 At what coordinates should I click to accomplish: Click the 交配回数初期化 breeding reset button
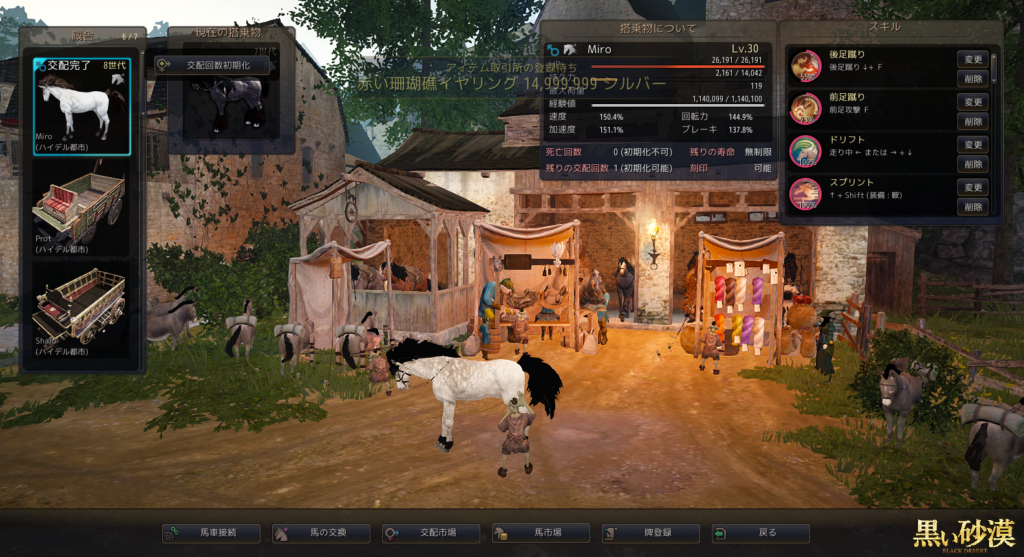pos(211,65)
